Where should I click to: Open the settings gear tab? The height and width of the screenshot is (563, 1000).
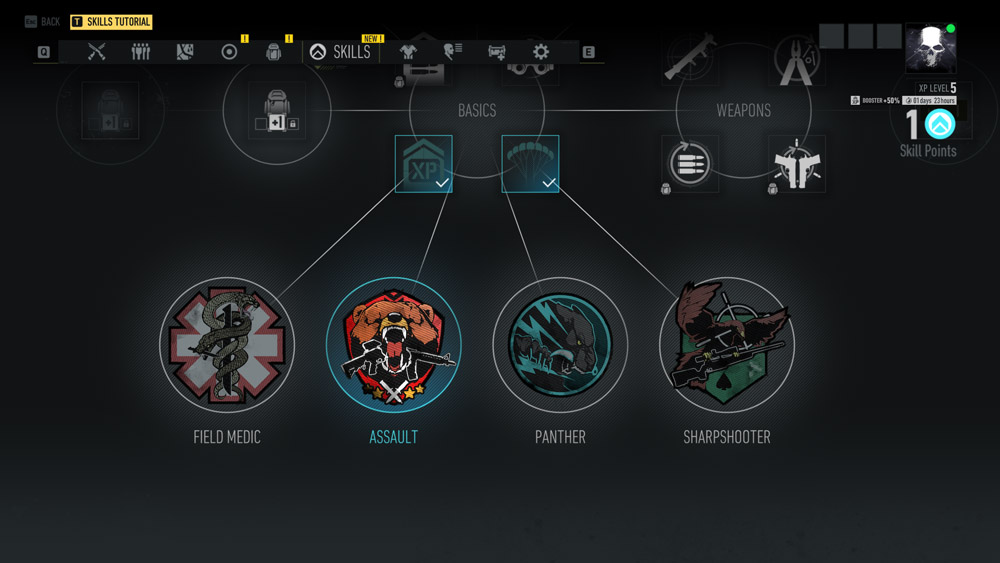coord(541,52)
